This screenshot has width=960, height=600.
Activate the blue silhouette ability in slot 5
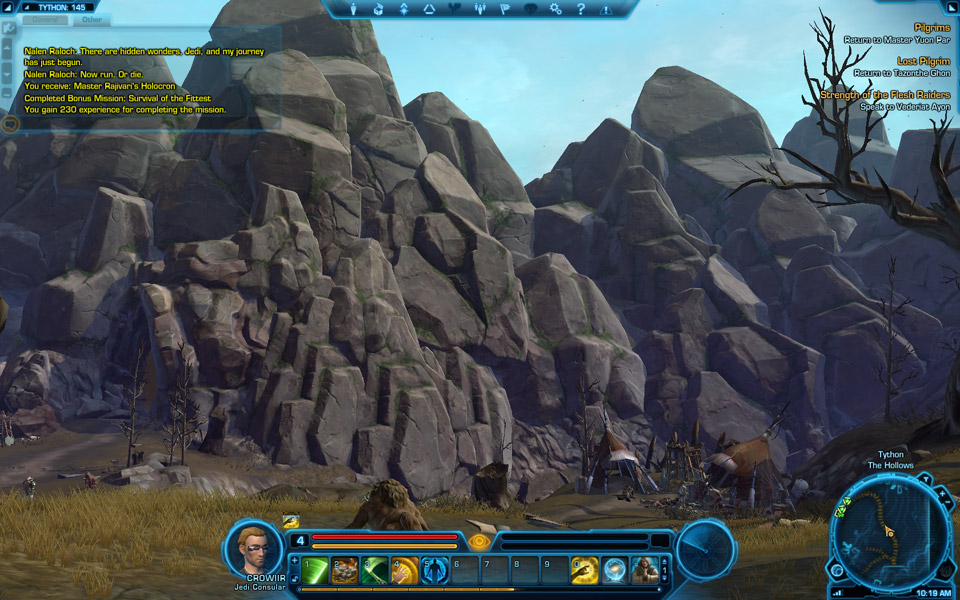[434, 570]
